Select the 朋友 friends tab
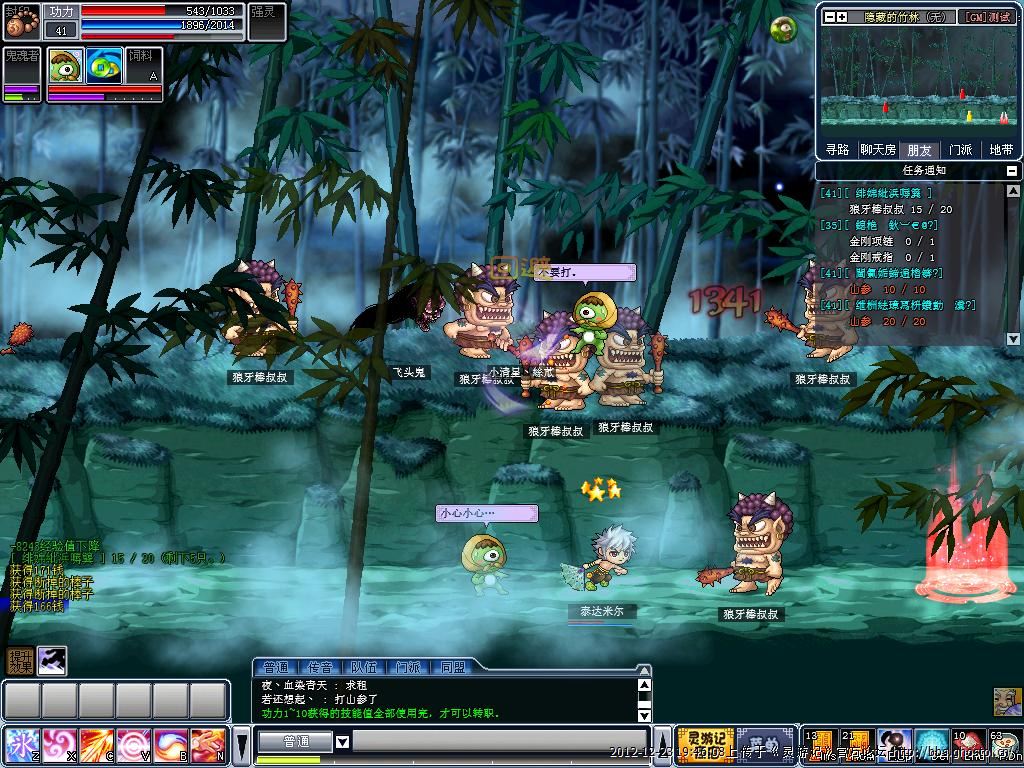The width and height of the screenshot is (1024, 768). click(x=919, y=150)
